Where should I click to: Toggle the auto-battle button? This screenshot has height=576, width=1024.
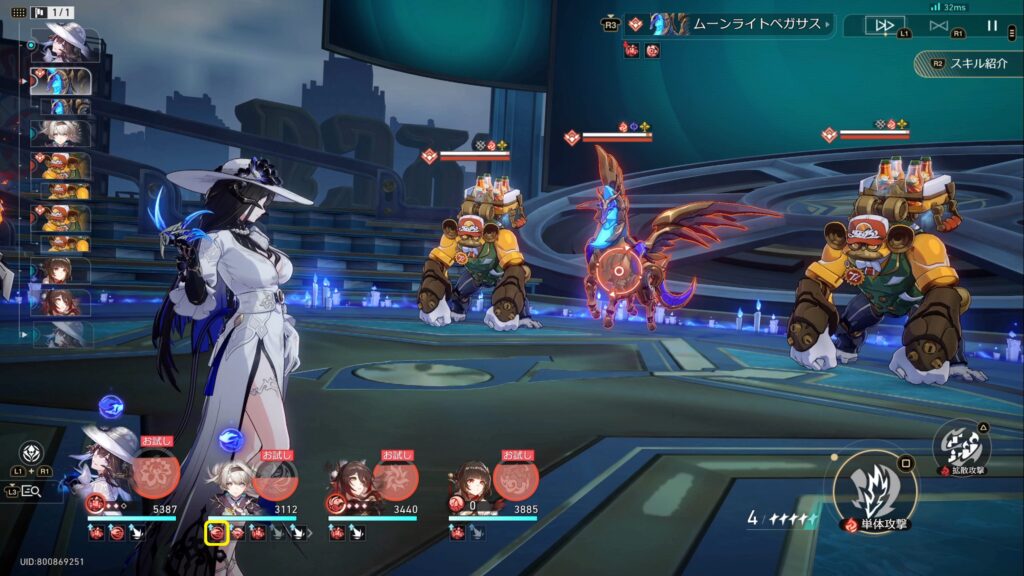click(x=939, y=25)
